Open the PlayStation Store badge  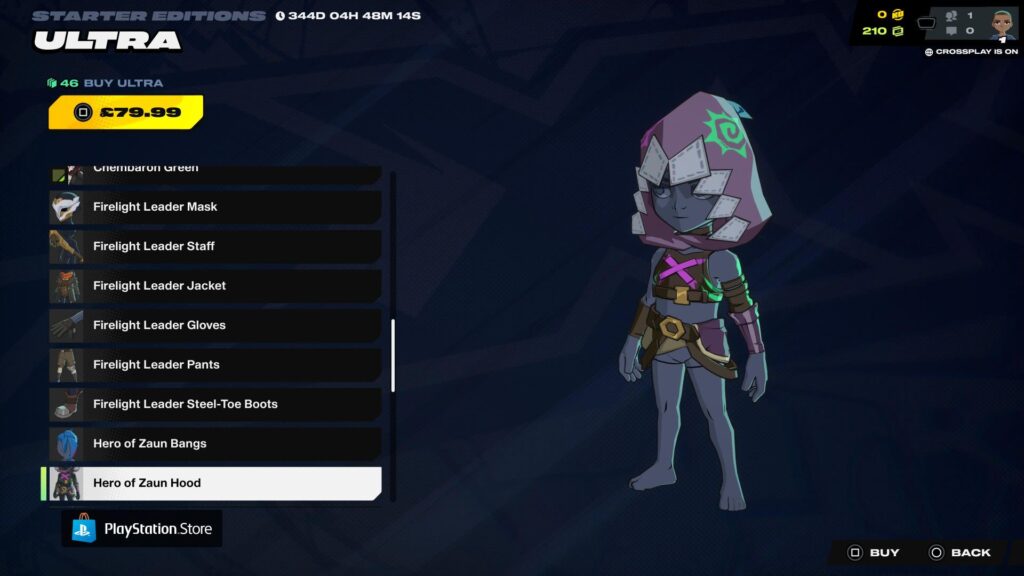[x=142, y=529]
